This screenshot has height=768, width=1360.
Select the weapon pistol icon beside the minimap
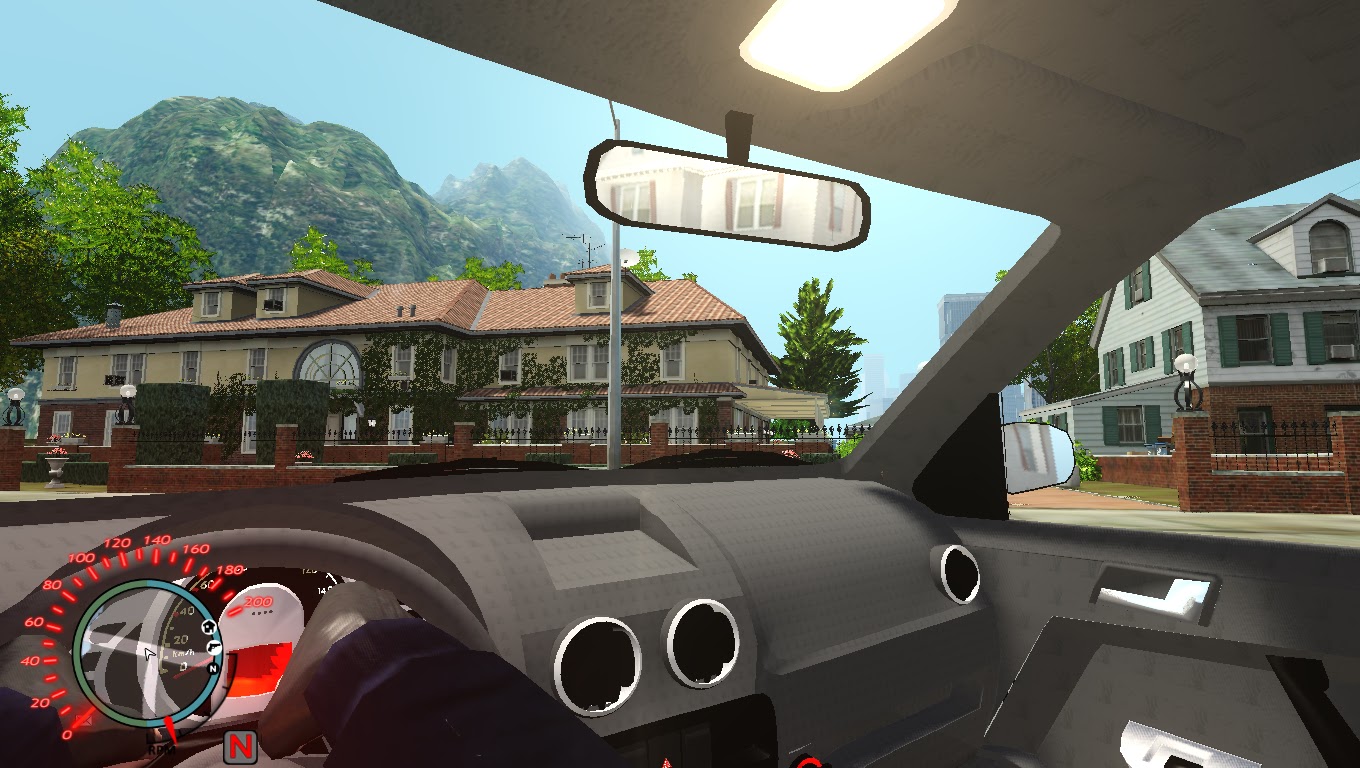coord(214,647)
